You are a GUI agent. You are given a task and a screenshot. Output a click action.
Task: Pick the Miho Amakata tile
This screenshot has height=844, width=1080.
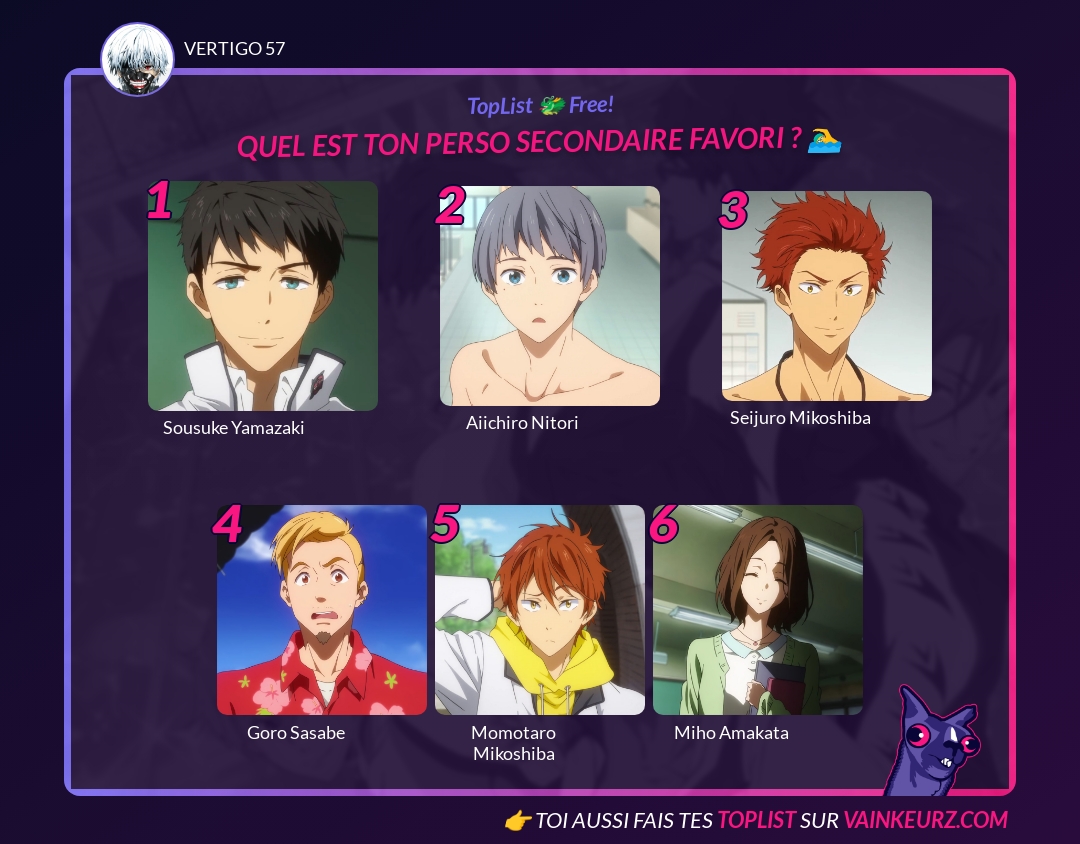[x=758, y=610]
